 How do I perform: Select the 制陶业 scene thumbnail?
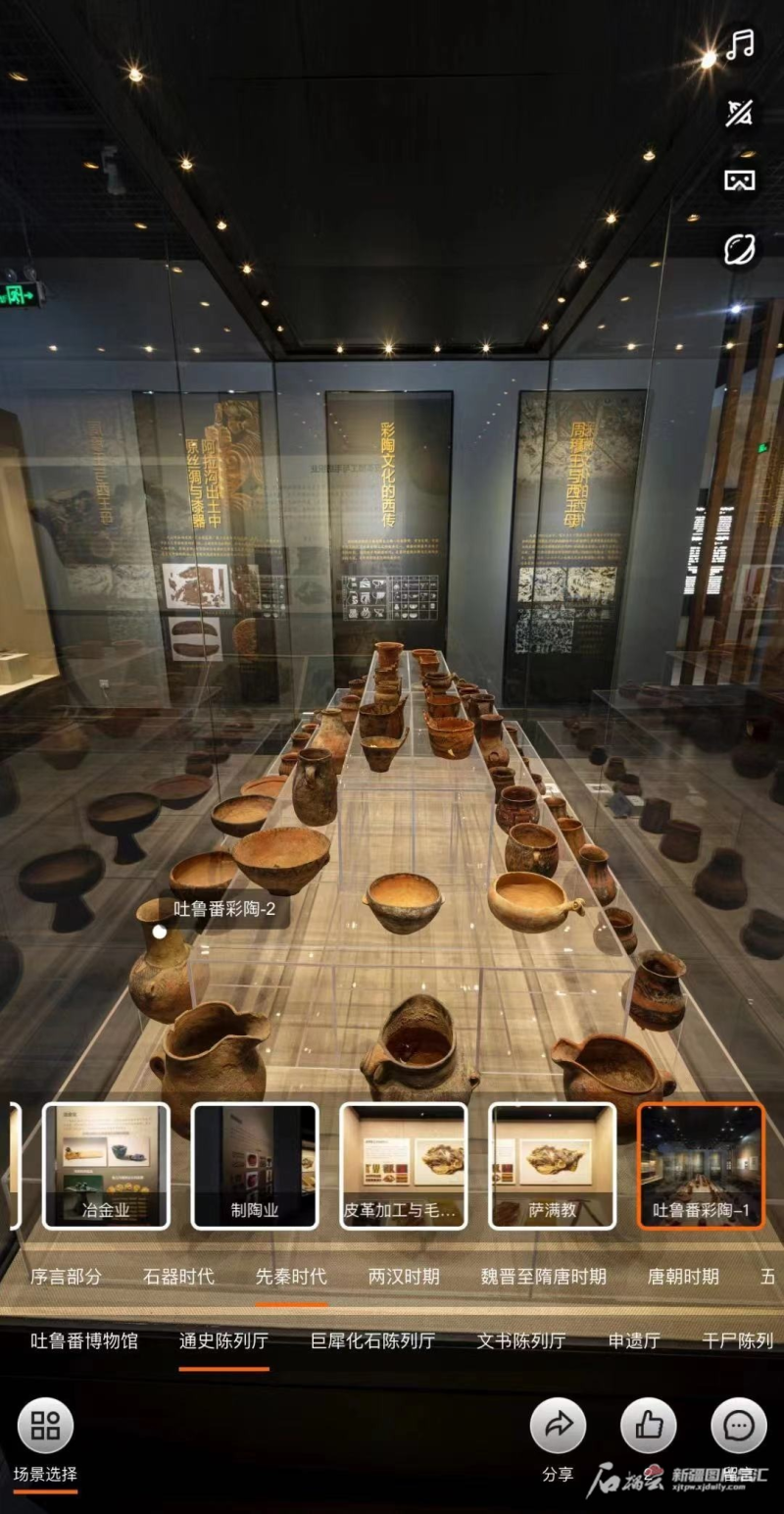[255, 1166]
